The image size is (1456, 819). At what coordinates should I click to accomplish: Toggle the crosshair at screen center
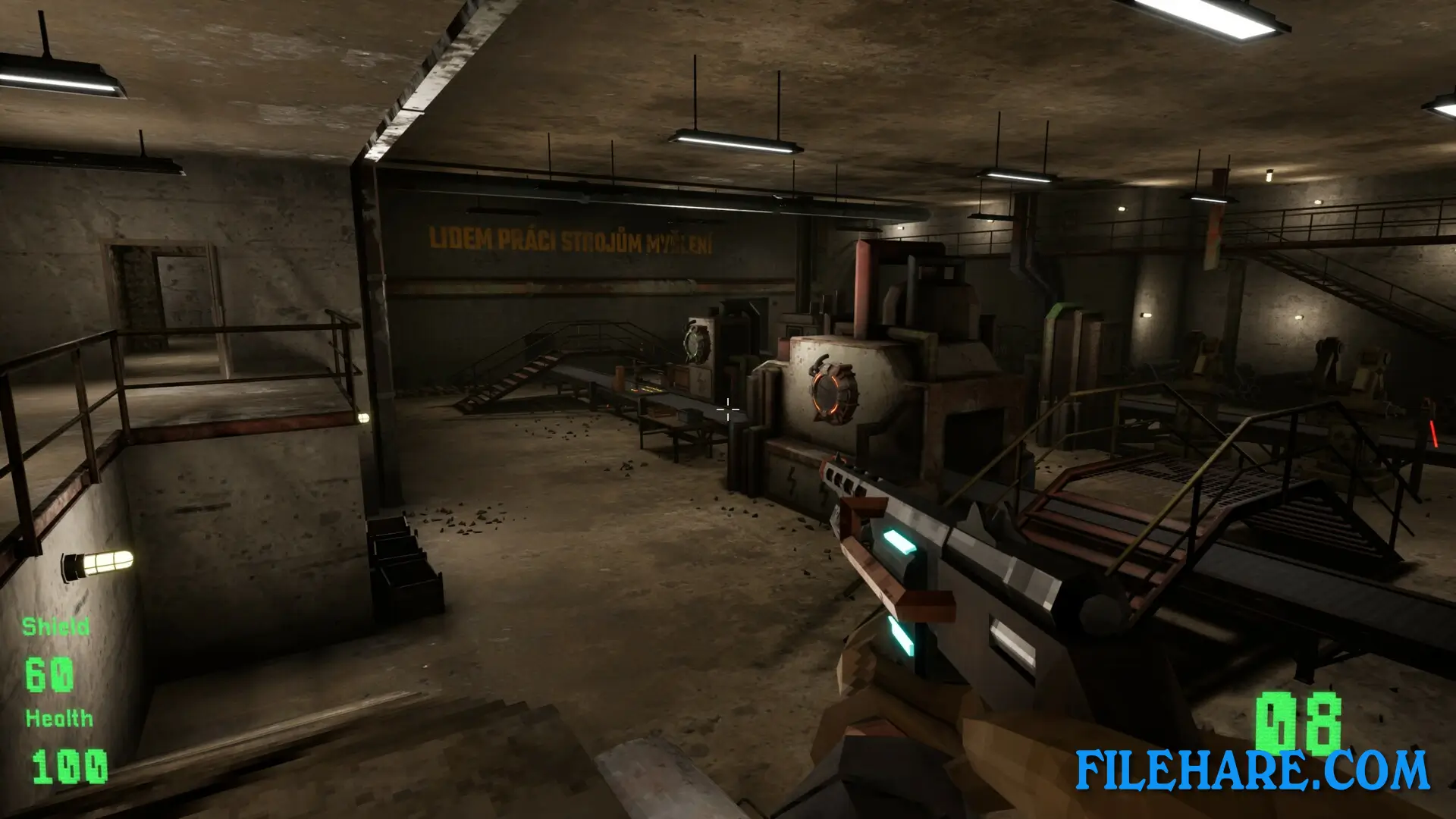click(x=726, y=409)
